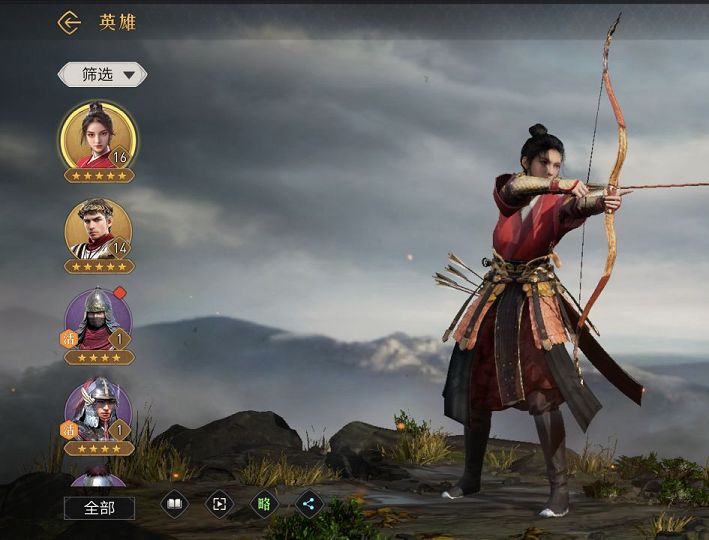Activate the green 略 icon
709x540 pixels.
[264, 503]
